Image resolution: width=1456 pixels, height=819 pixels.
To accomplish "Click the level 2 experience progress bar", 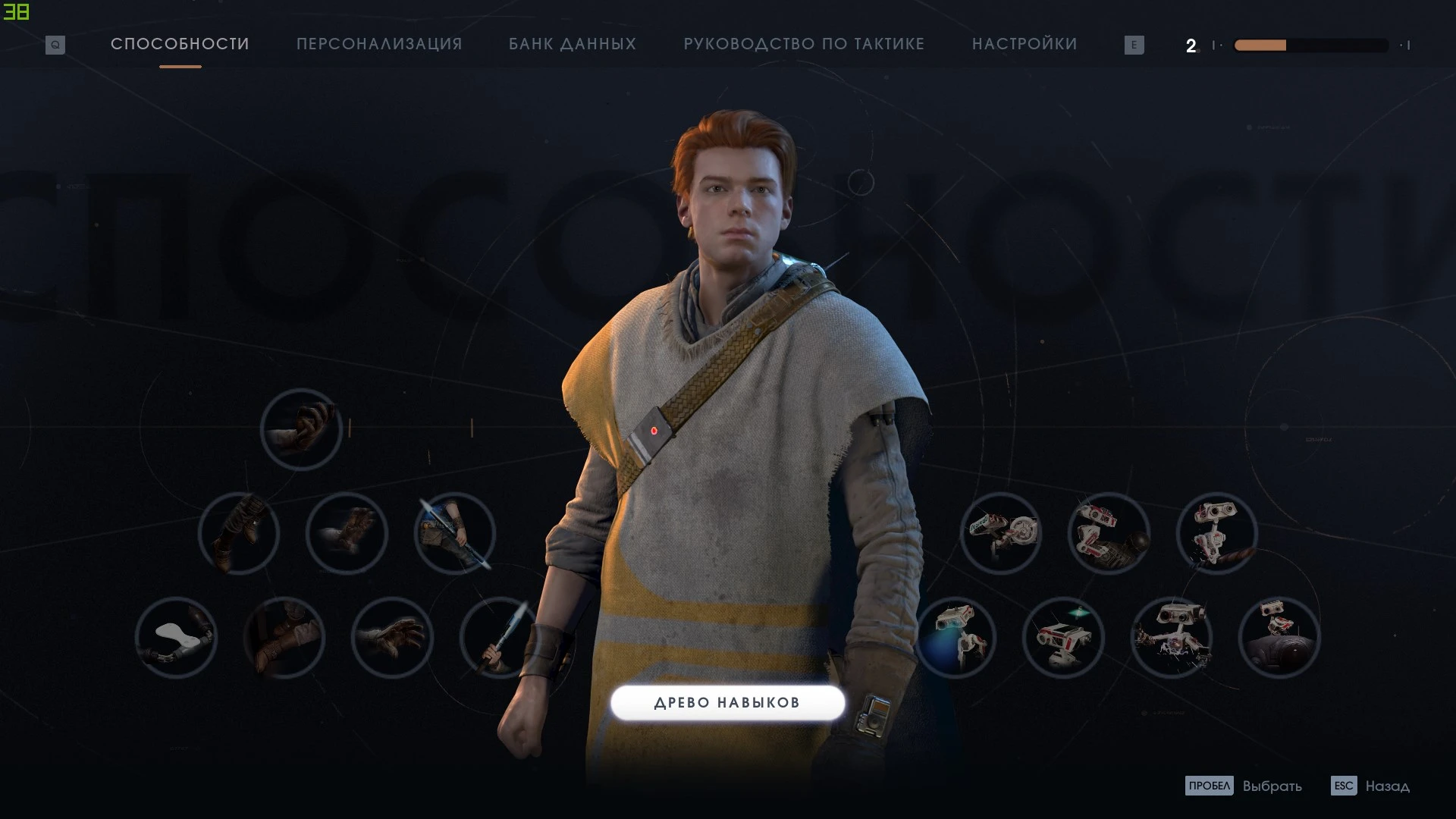I will point(1310,45).
